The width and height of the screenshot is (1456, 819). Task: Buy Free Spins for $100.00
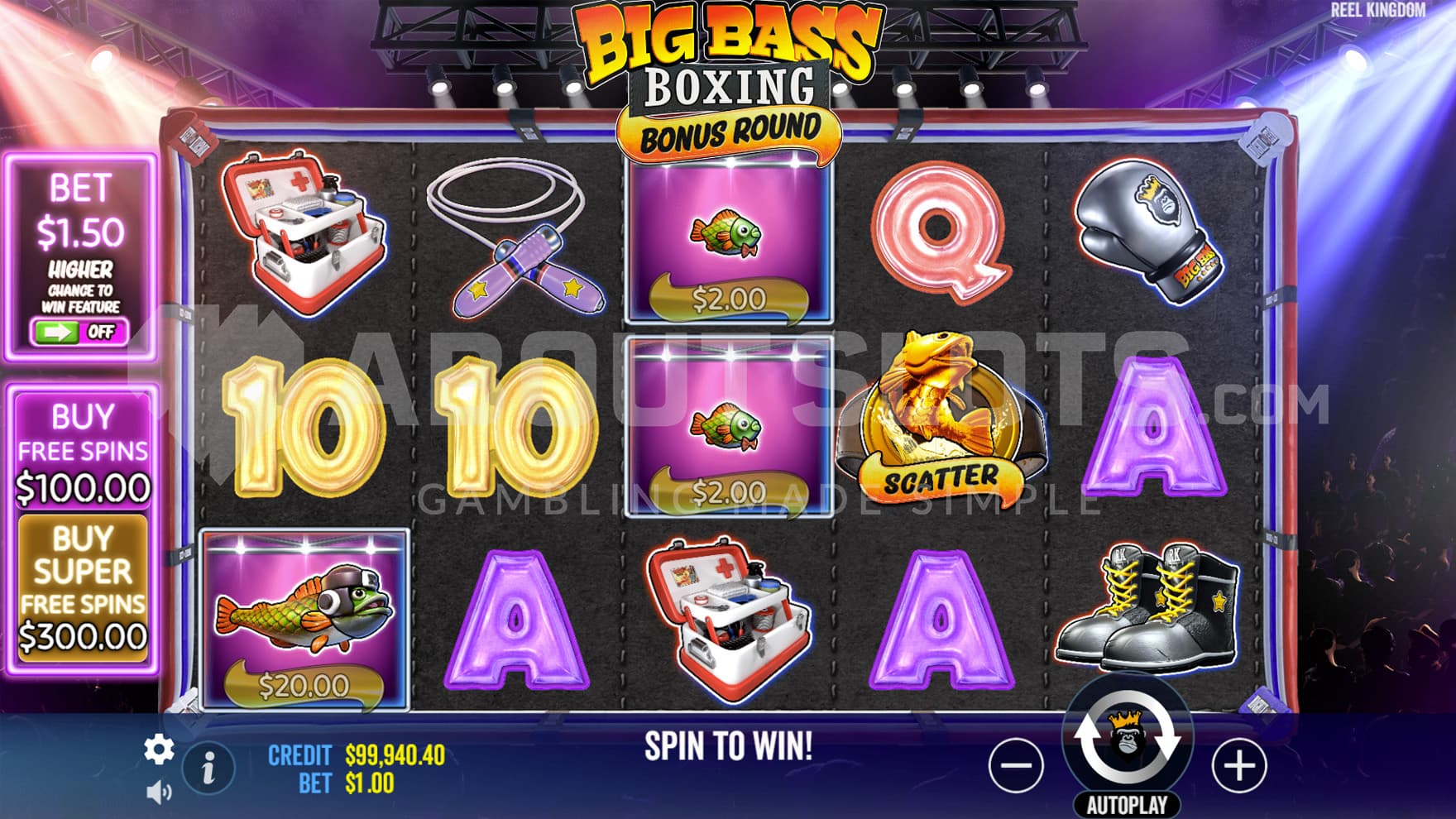tap(83, 451)
